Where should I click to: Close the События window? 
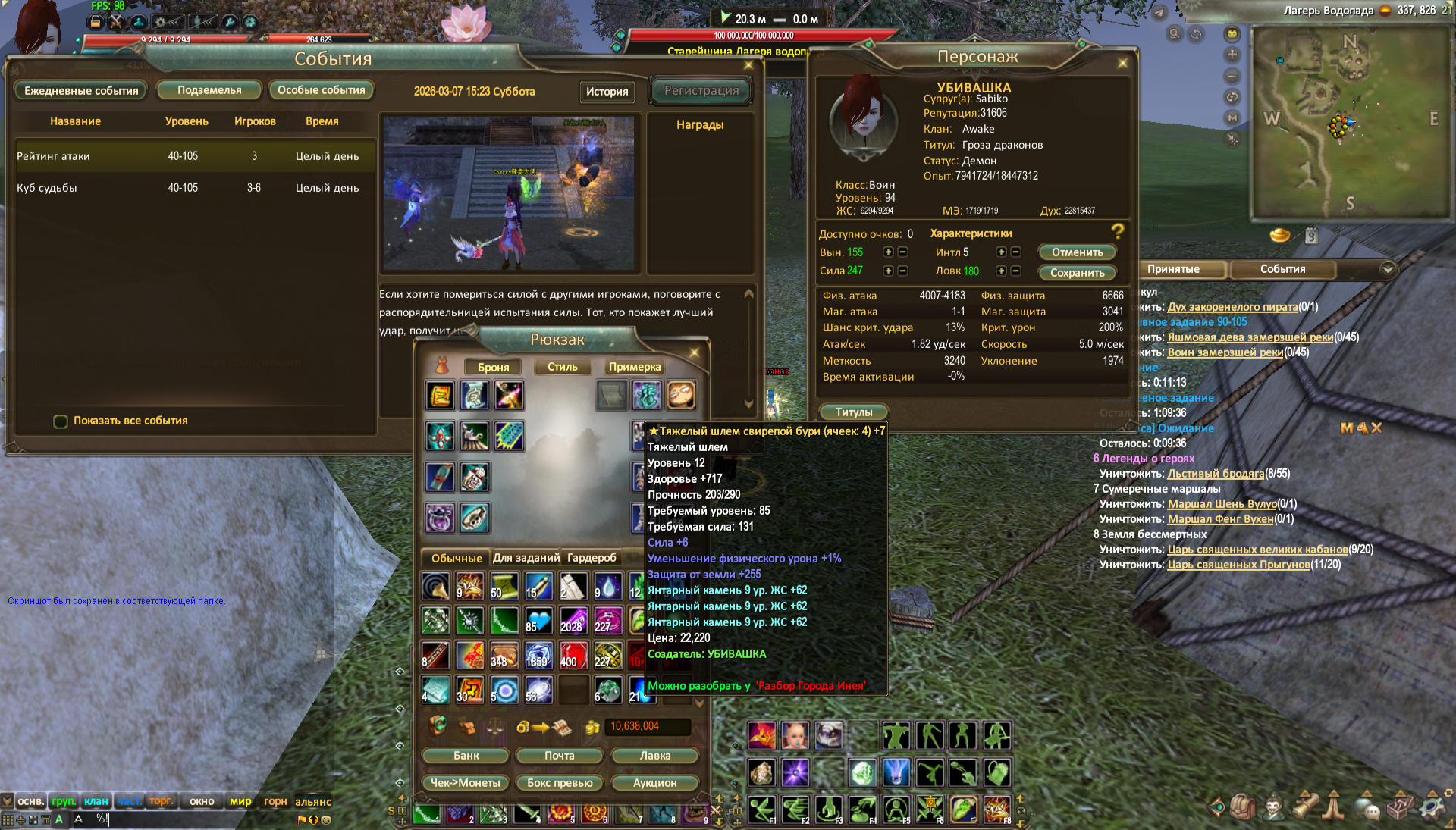click(x=748, y=65)
